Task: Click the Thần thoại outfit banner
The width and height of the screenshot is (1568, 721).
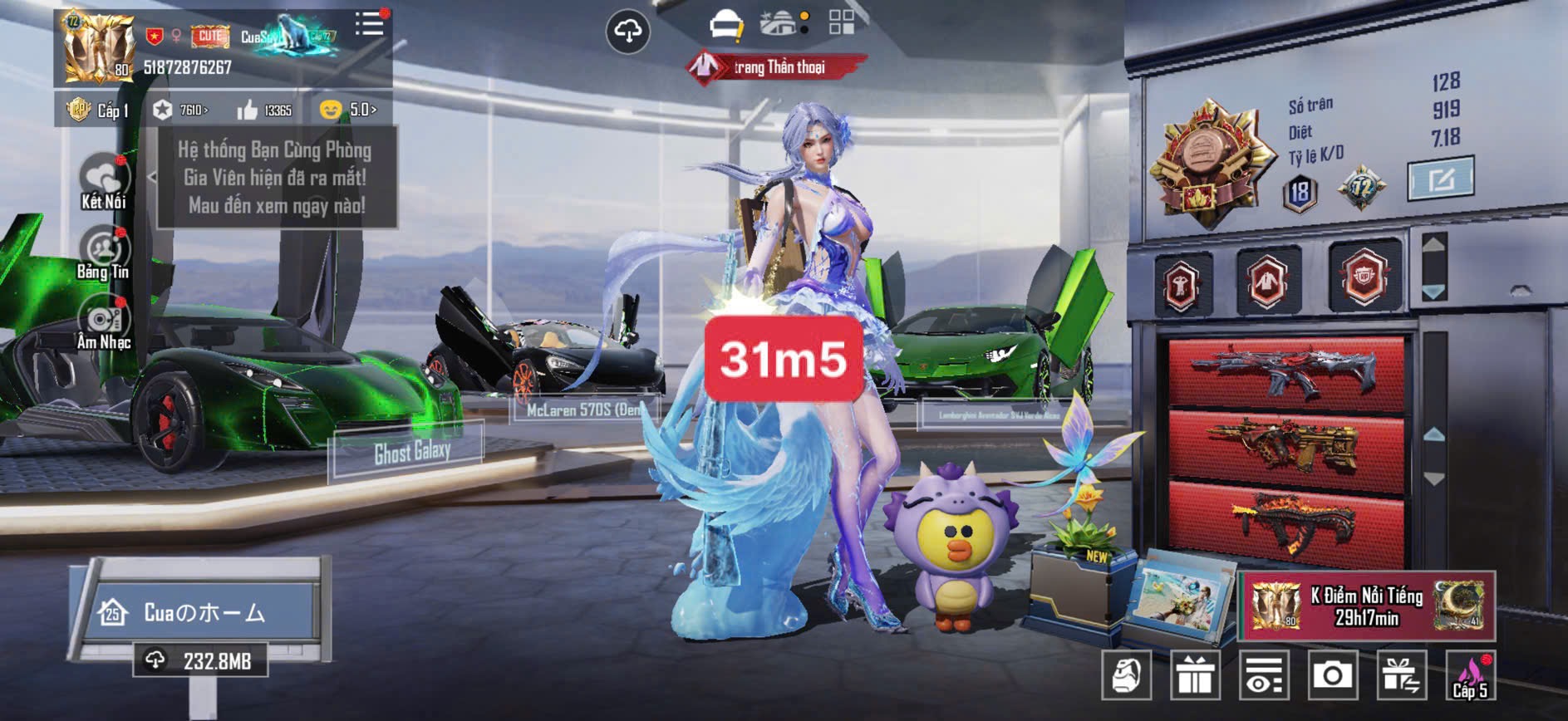Action: [776, 67]
